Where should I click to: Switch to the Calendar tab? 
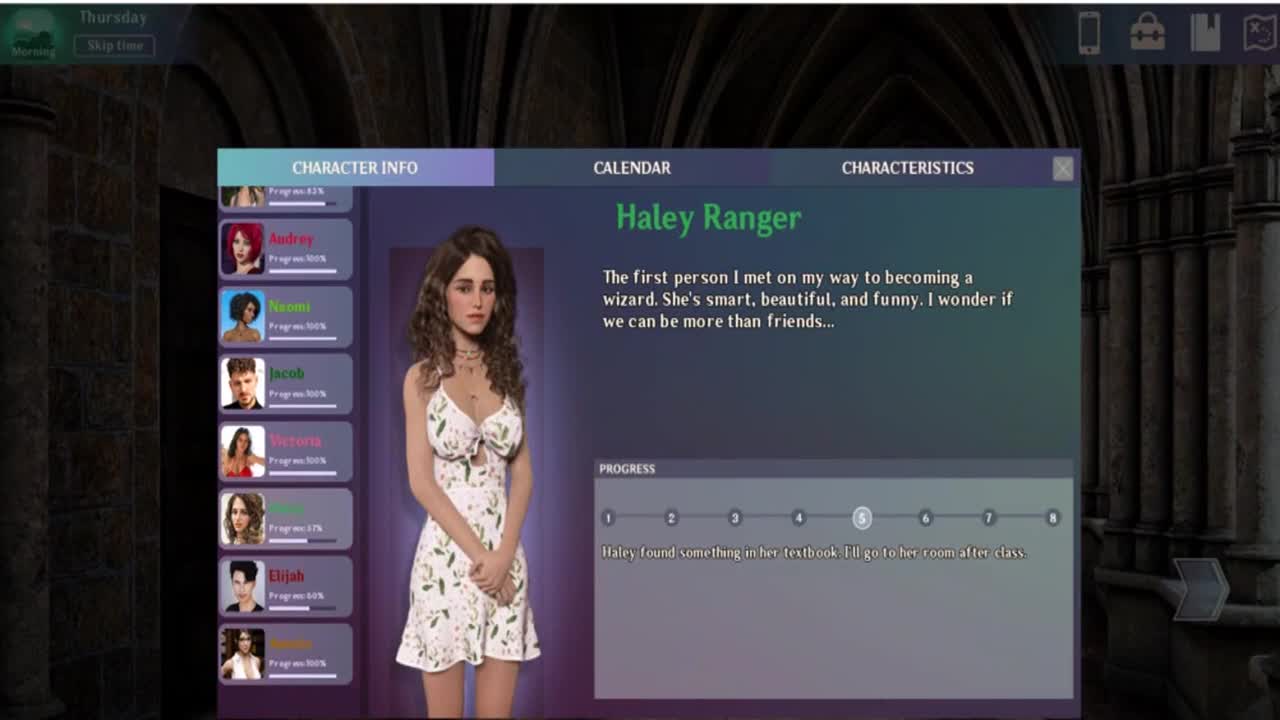coord(631,168)
